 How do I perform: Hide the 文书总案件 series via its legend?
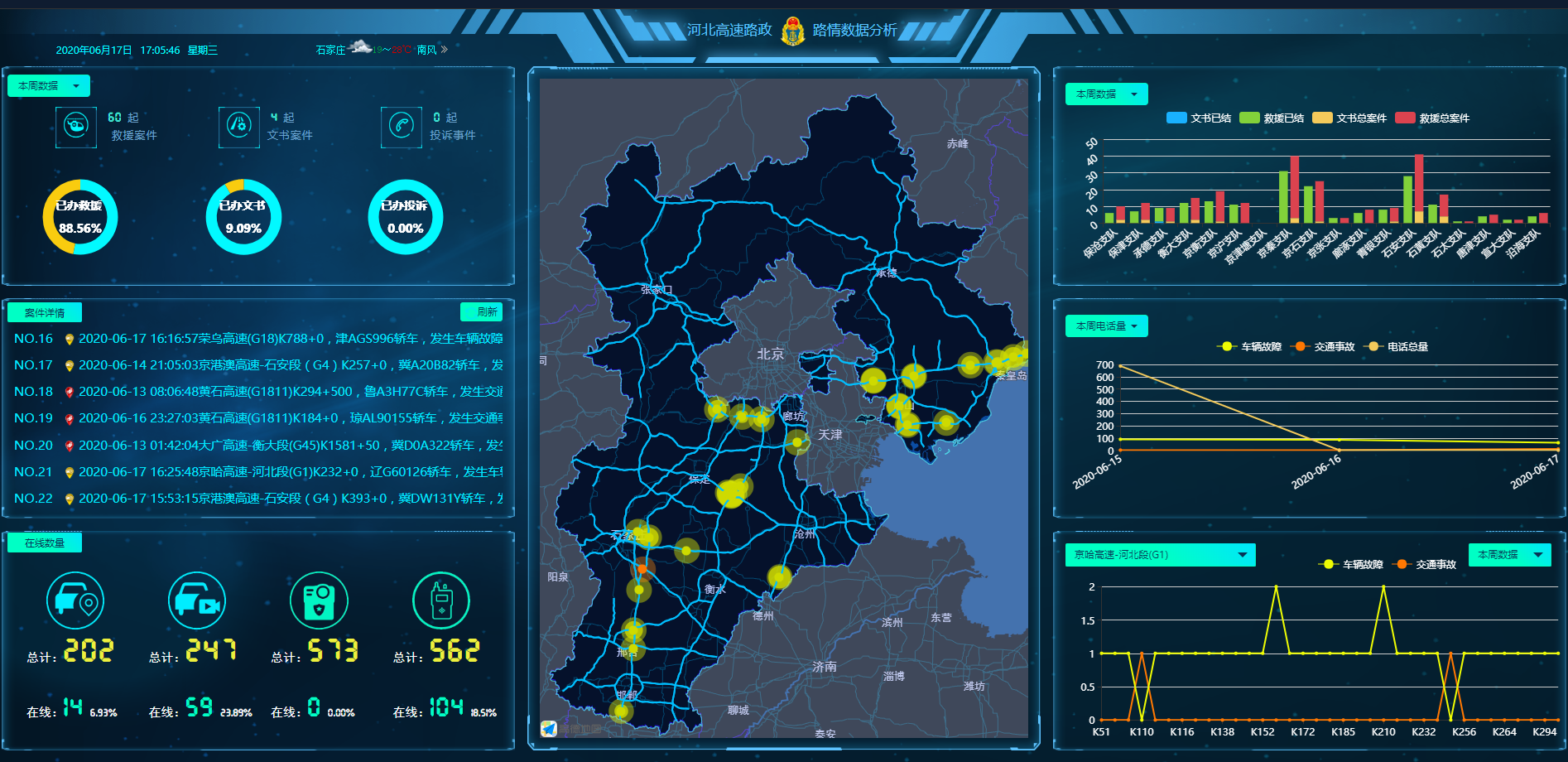coord(1349,118)
